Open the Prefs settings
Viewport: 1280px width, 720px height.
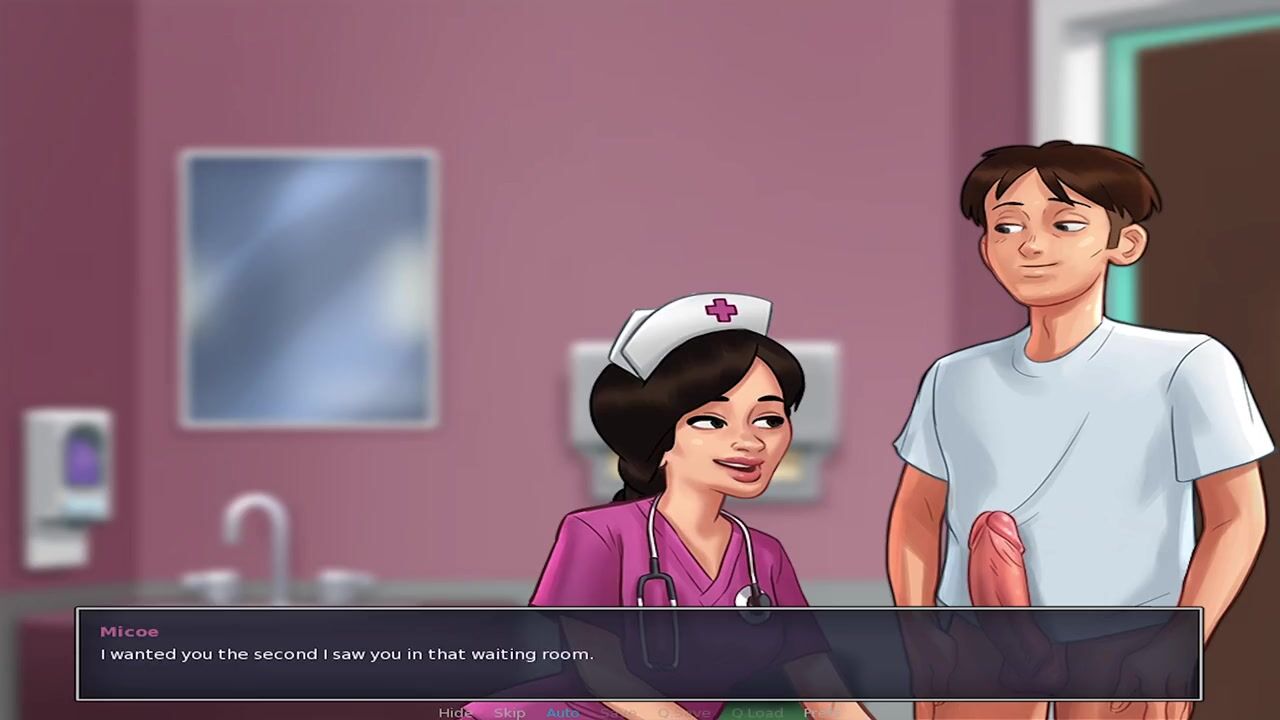[822, 712]
